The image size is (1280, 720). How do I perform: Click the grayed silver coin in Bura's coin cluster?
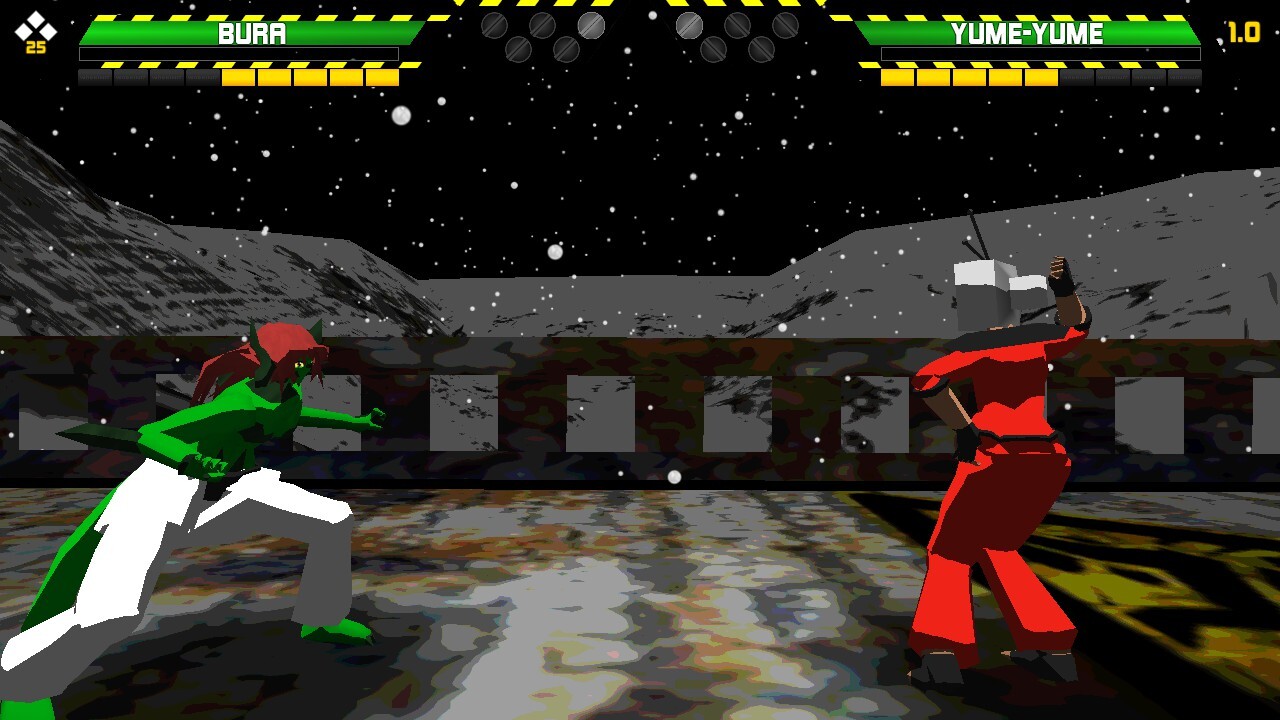pos(591,25)
